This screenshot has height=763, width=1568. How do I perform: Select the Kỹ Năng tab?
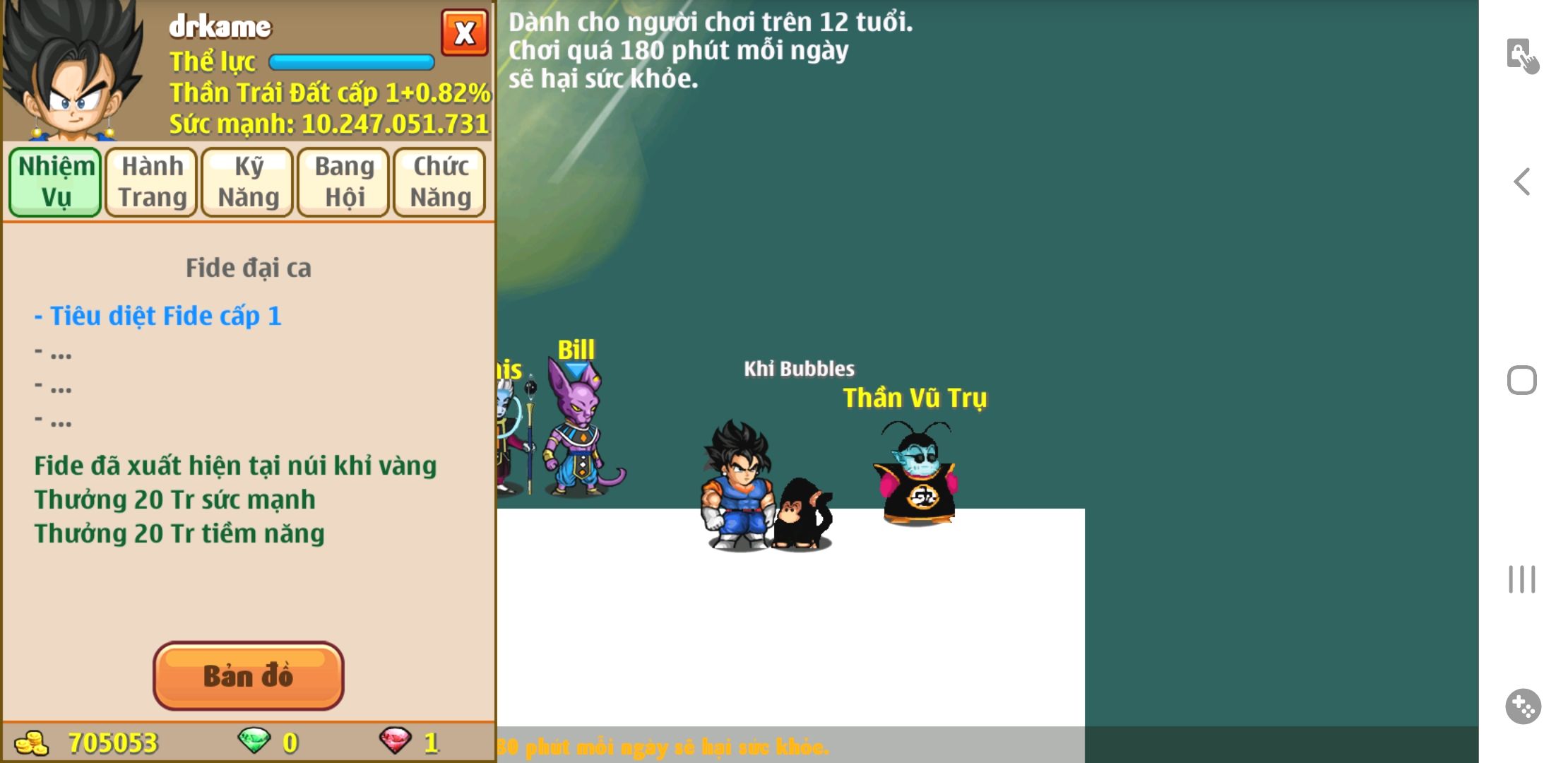click(x=248, y=182)
